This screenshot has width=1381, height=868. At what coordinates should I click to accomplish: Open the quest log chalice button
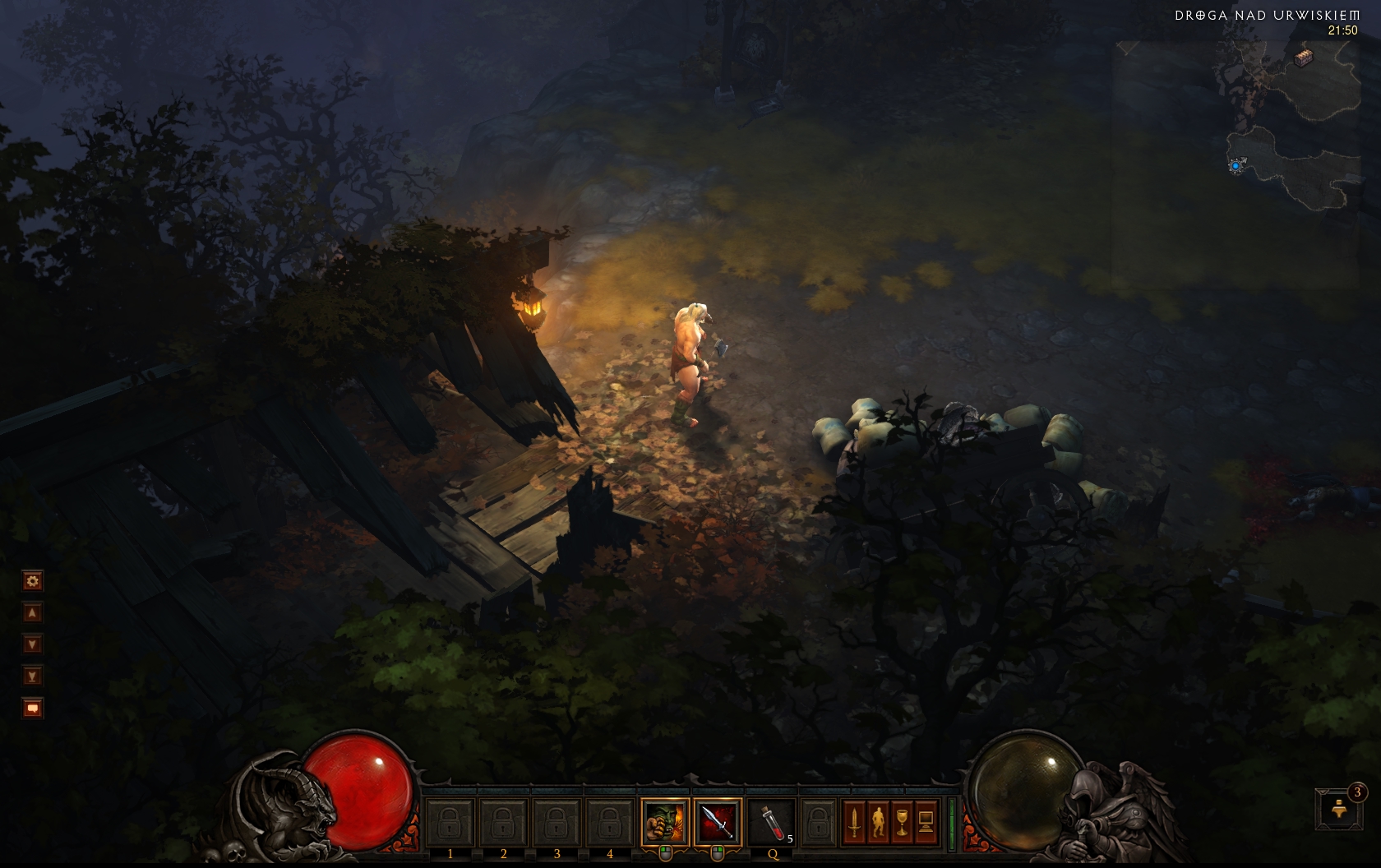click(902, 821)
